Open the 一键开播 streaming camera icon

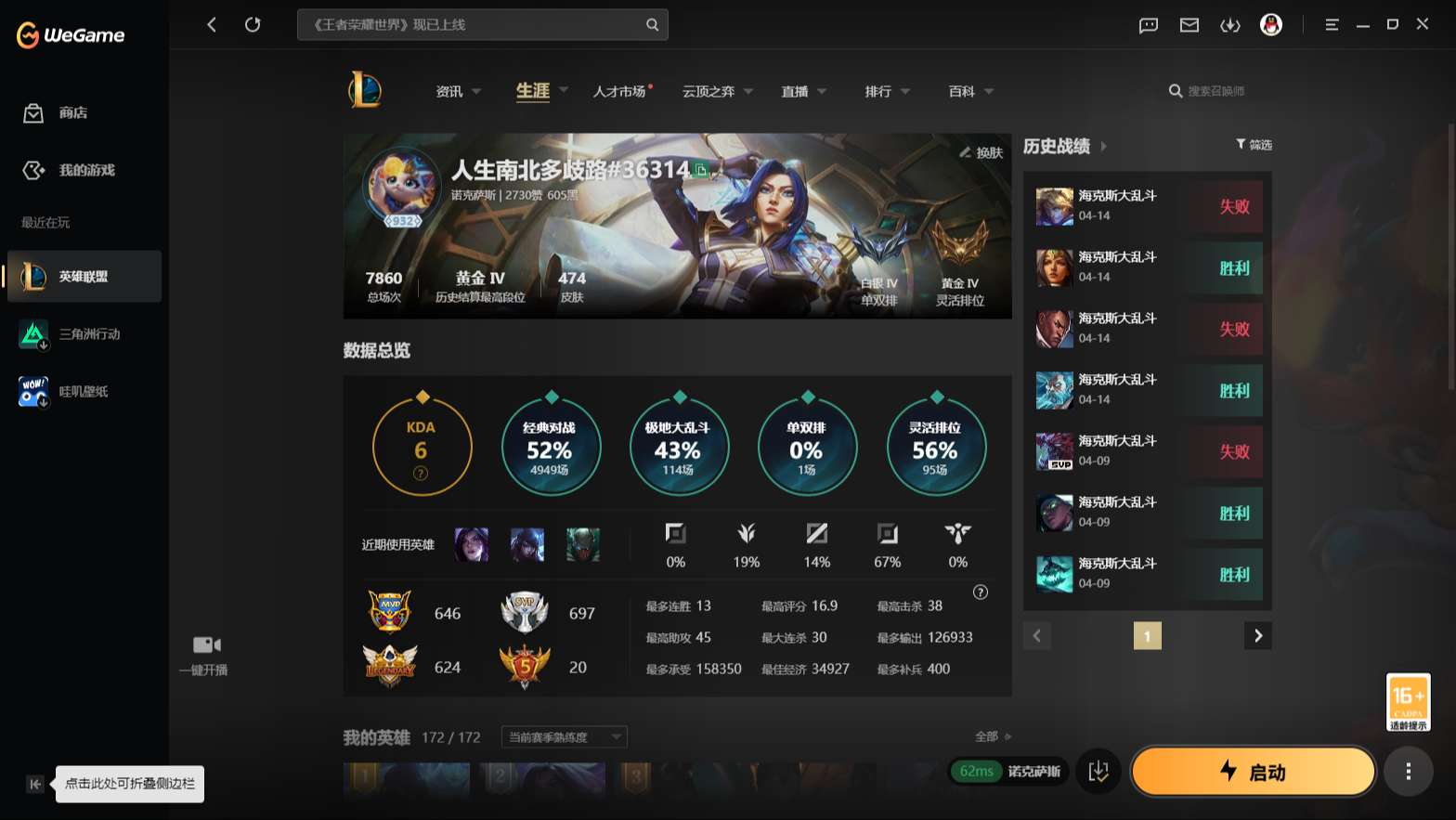[x=205, y=644]
